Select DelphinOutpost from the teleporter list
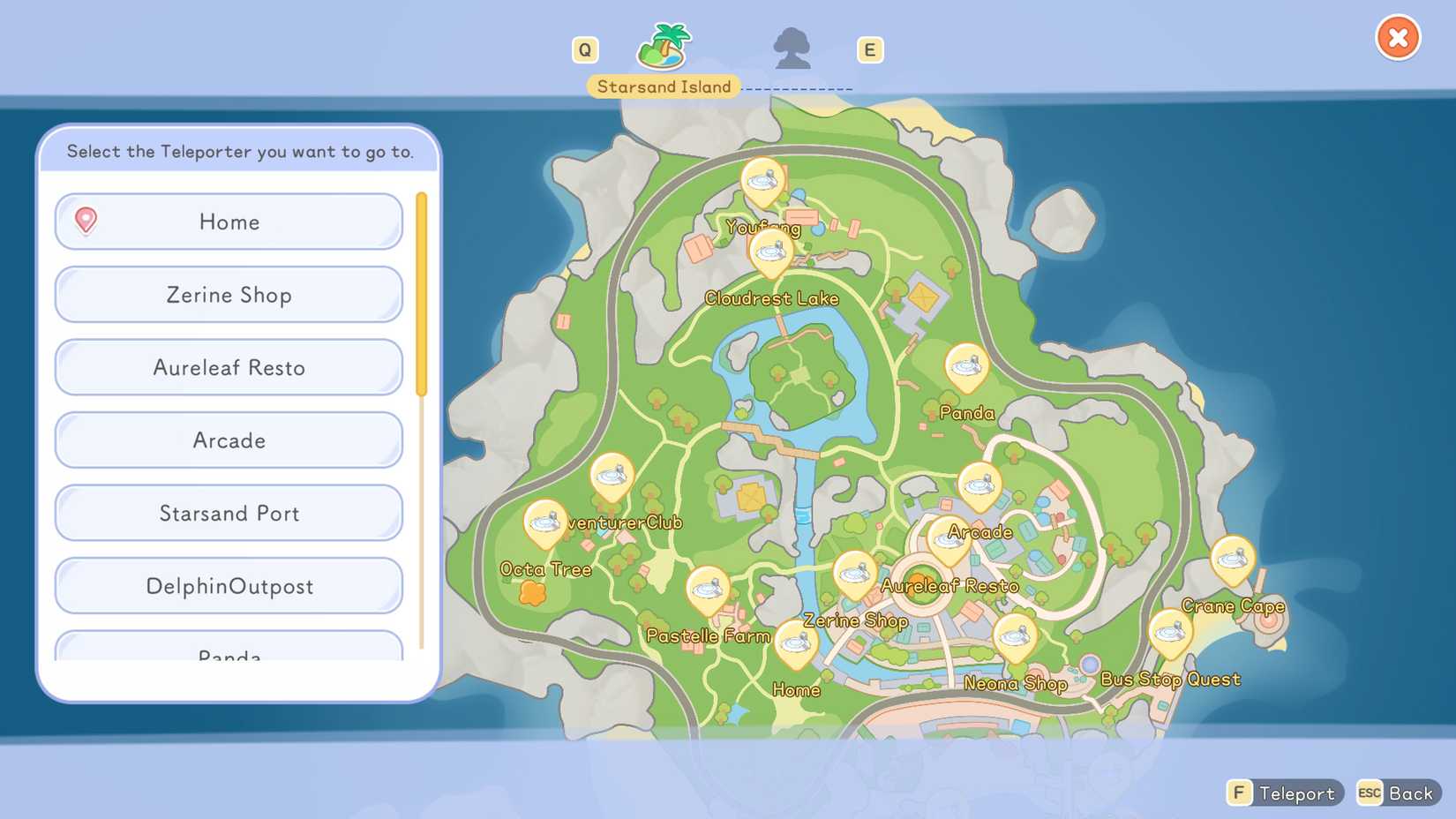The image size is (1456, 819). click(x=228, y=585)
